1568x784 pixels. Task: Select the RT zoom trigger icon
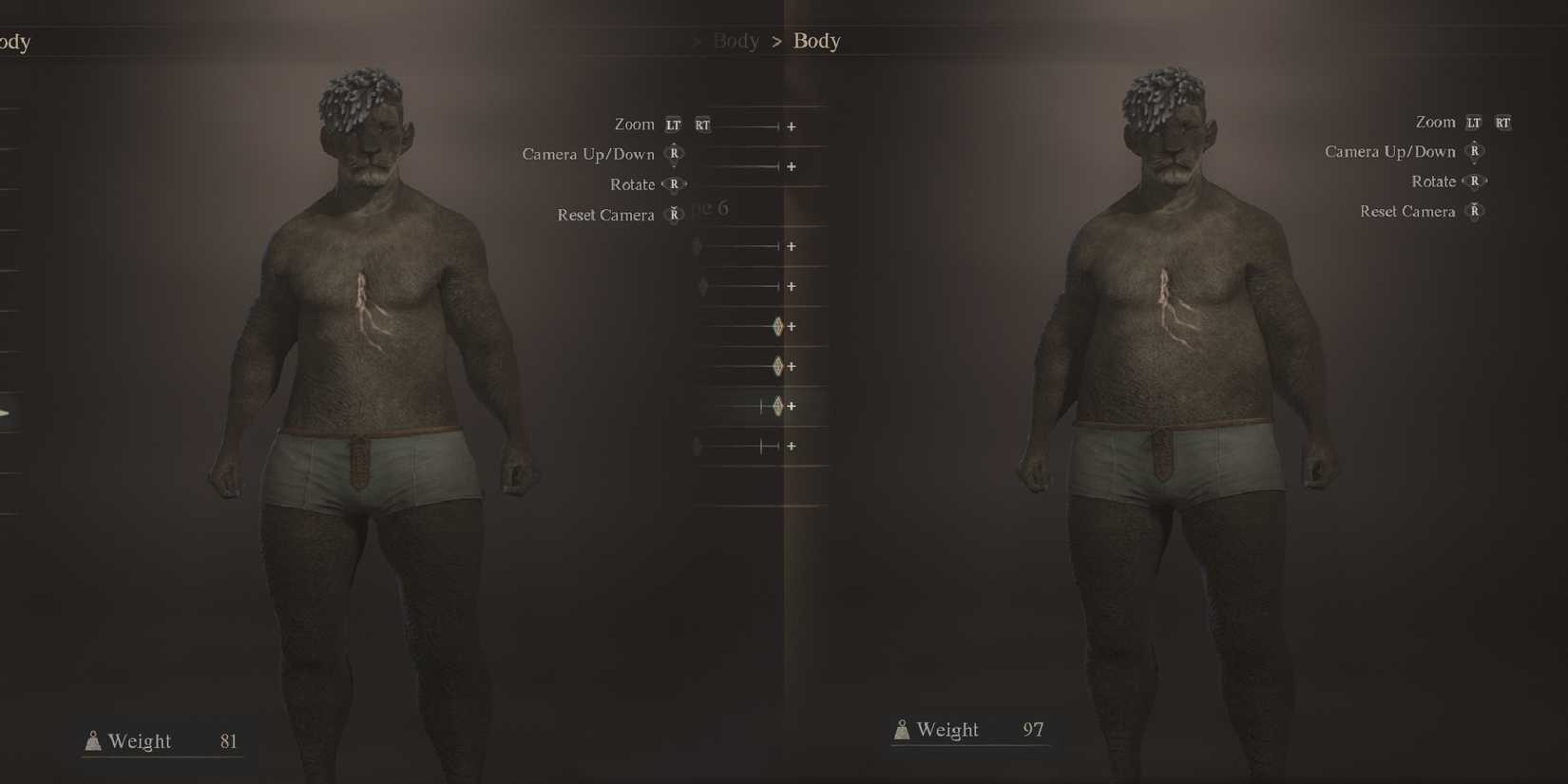(702, 124)
